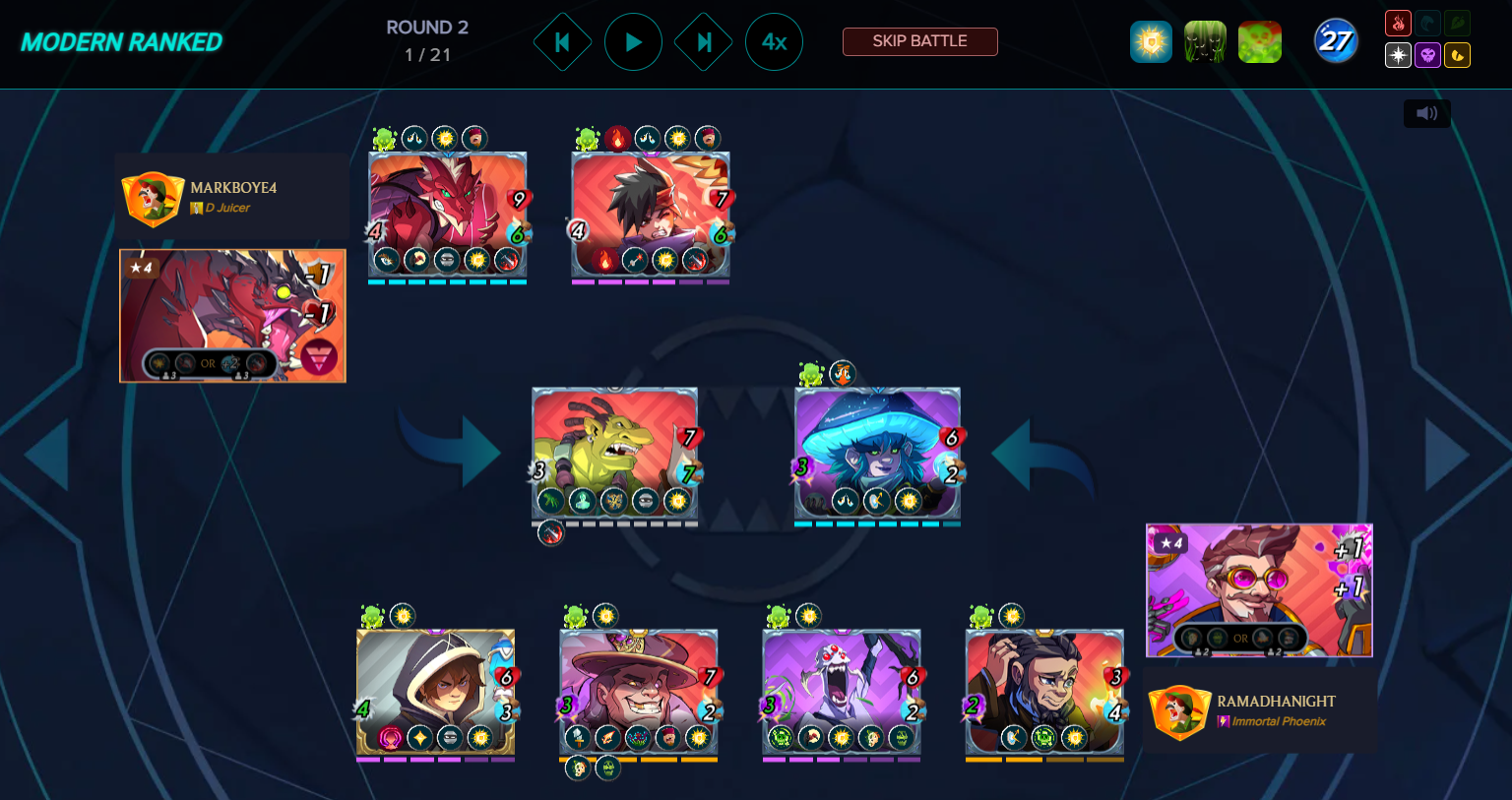Select the spiky-haired fire fighter card
The width and height of the screenshot is (1512, 800).
click(x=651, y=212)
